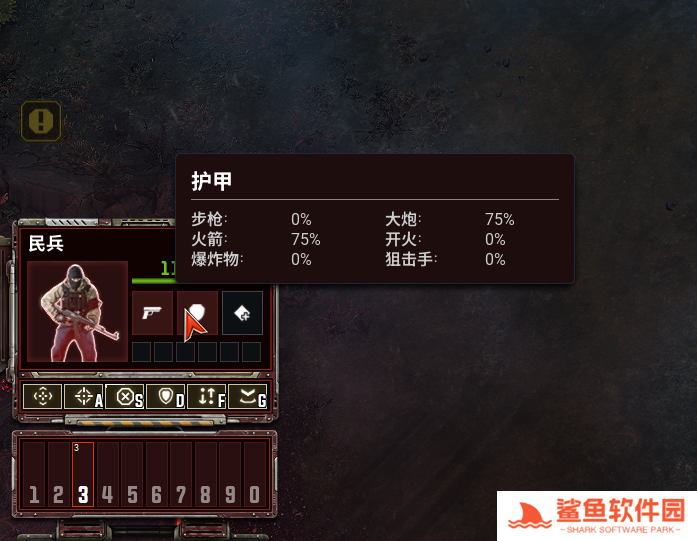697x541 pixels.
Task: Select control group 1 slot
Action: point(34,475)
